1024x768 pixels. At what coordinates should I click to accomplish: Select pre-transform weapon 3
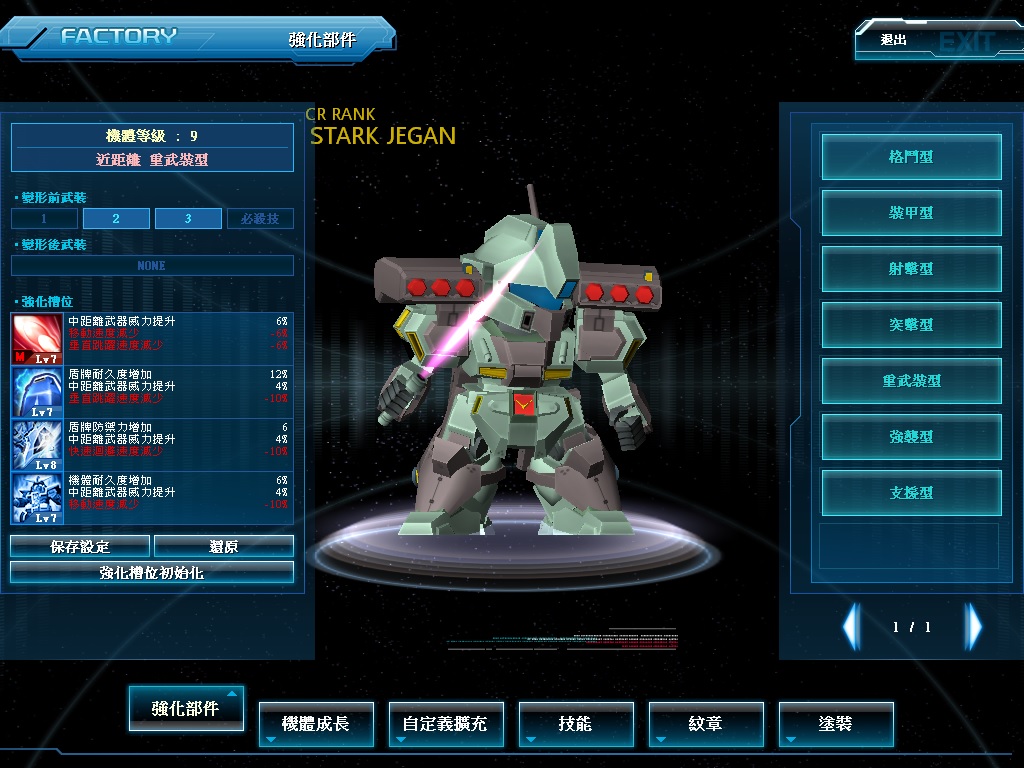pos(188,219)
